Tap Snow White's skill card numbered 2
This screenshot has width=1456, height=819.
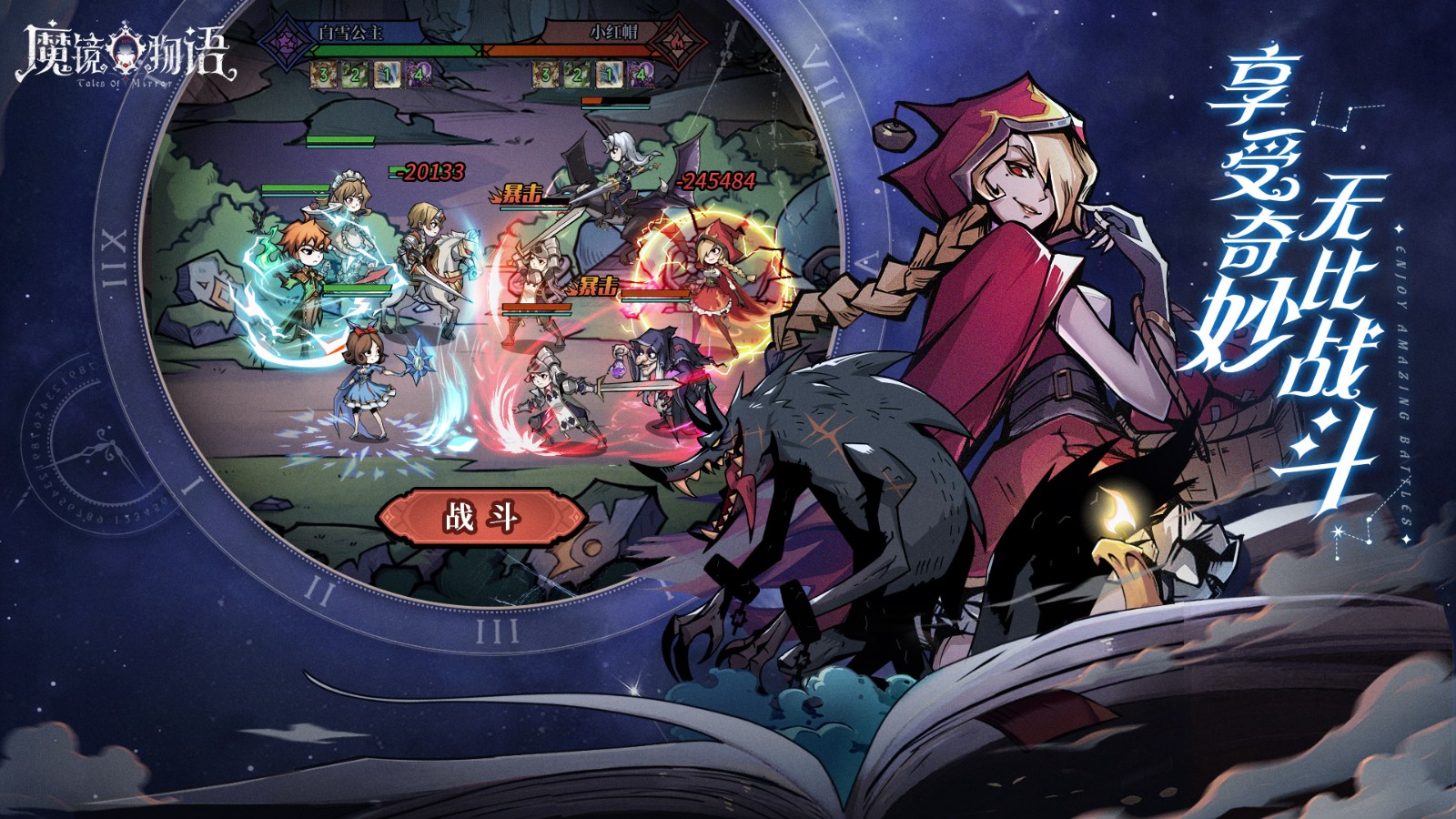click(x=354, y=75)
